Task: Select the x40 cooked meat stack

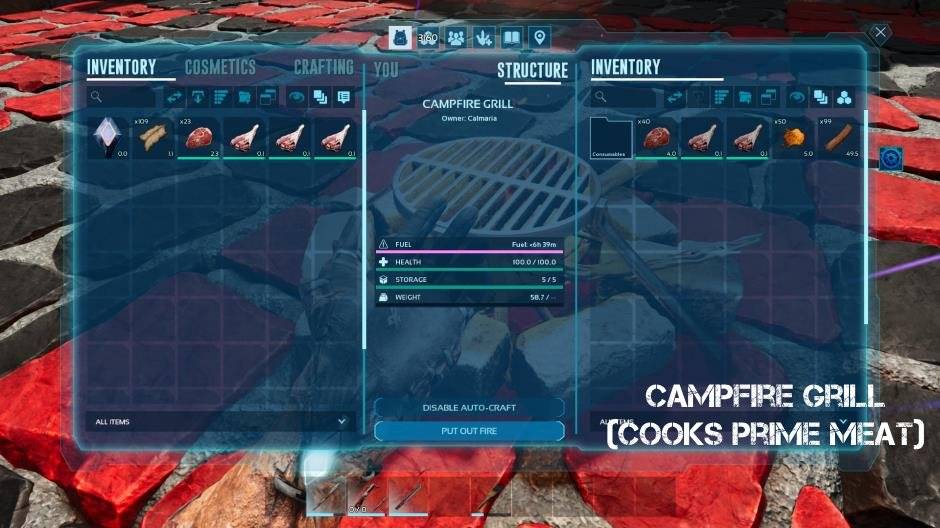Action: [x=657, y=138]
